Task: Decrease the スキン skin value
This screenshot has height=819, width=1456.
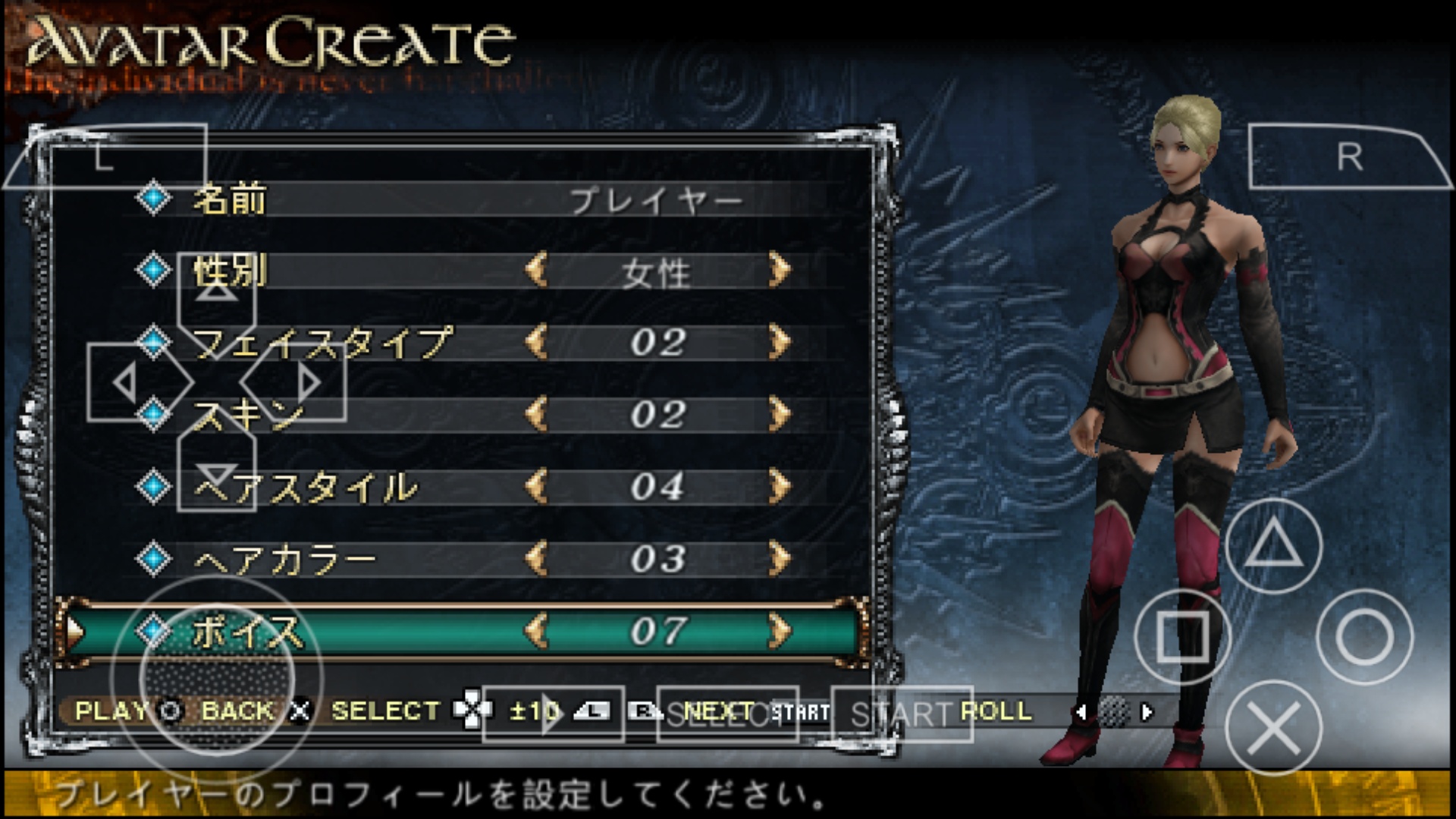Action: pyautogui.click(x=536, y=415)
